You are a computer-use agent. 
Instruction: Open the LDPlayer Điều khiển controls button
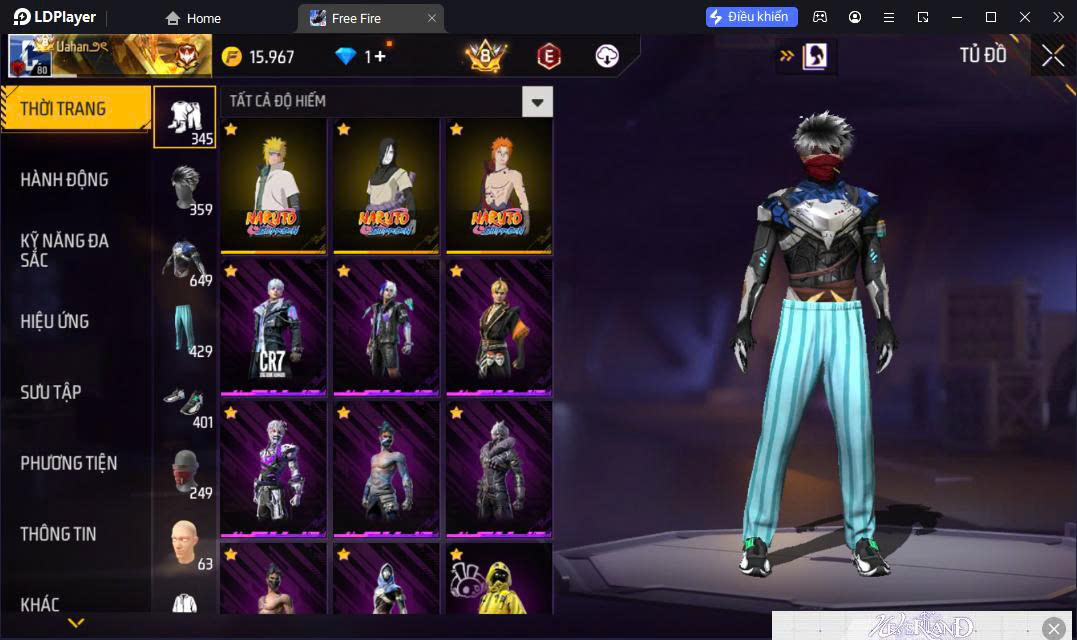pyautogui.click(x=752, y=17)
